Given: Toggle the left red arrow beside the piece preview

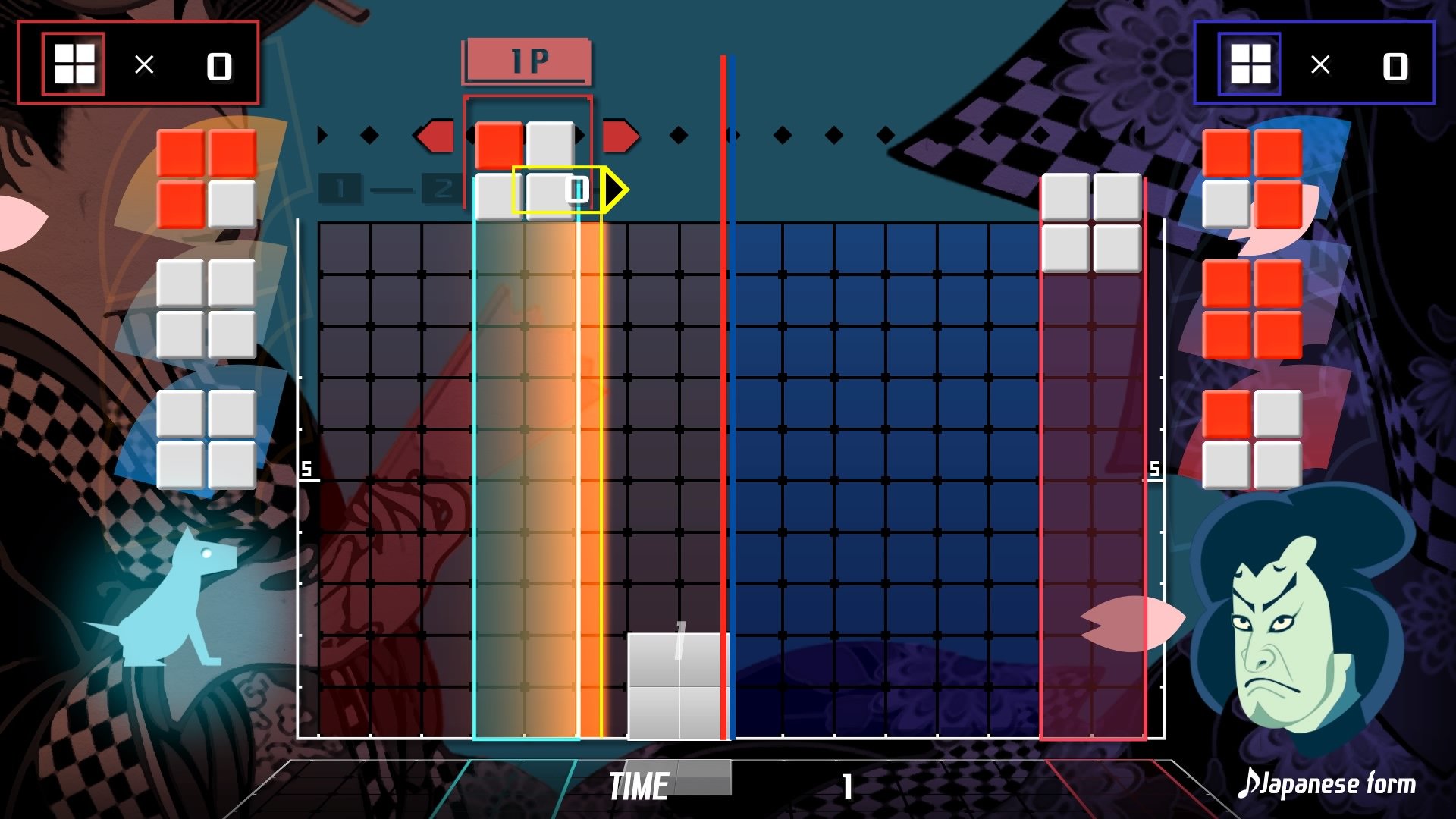Looking at the screenshot, I should [436, 136].
